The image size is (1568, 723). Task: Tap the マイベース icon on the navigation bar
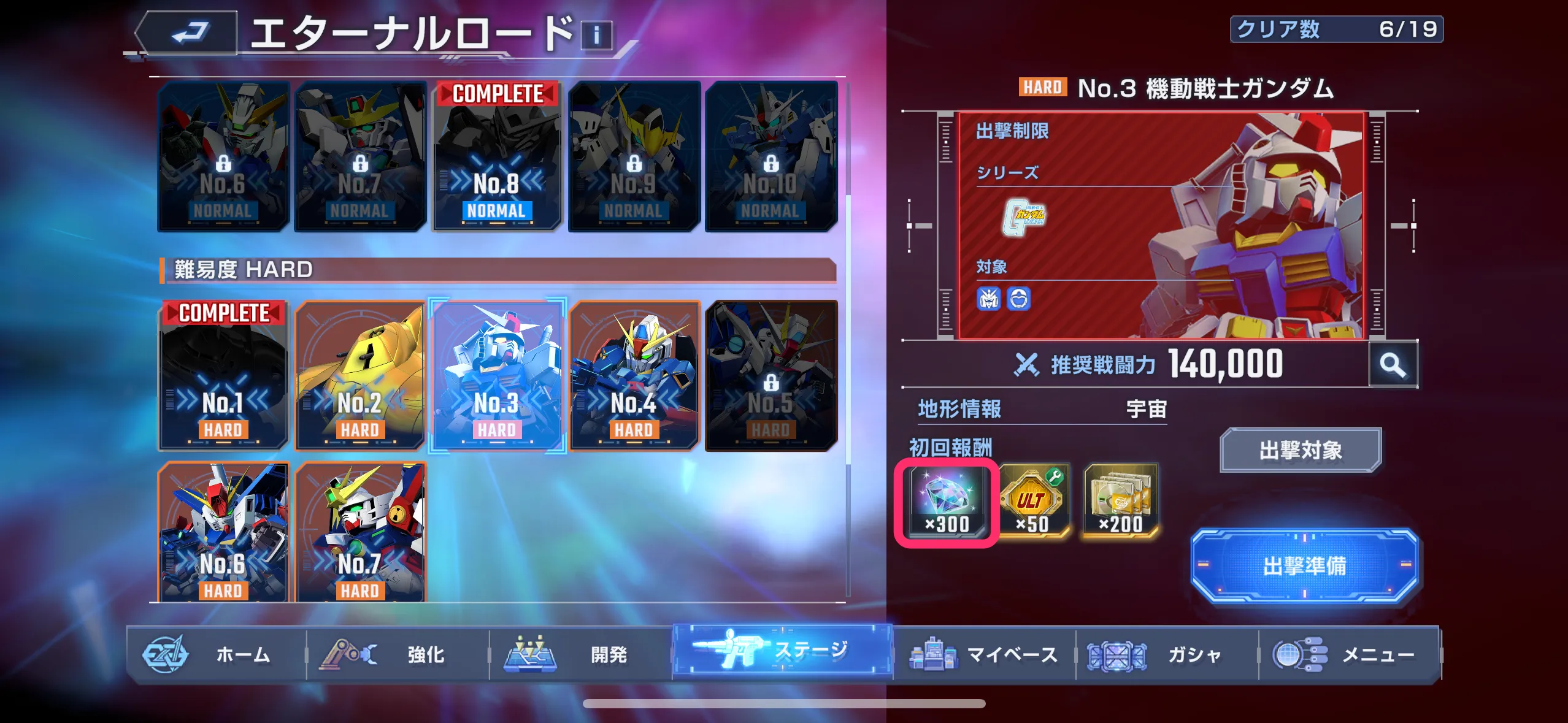click(932, 654)
